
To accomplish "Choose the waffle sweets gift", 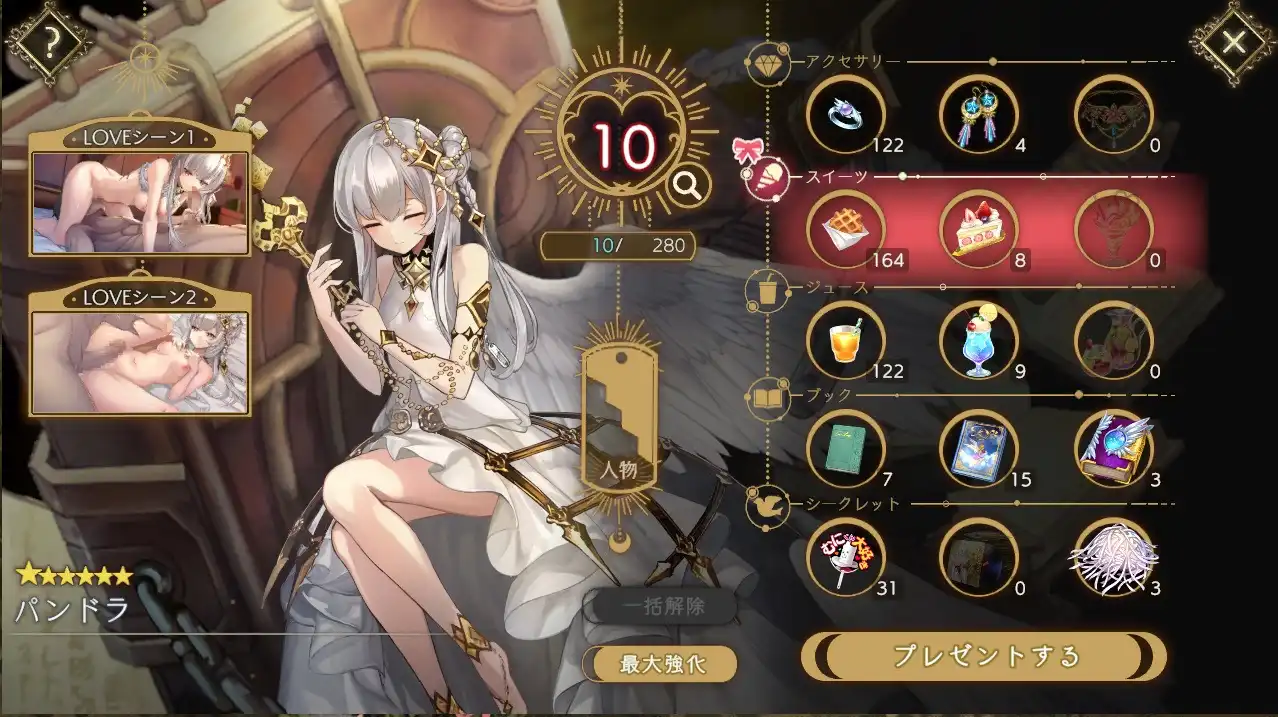I will (x=844, y=229).
